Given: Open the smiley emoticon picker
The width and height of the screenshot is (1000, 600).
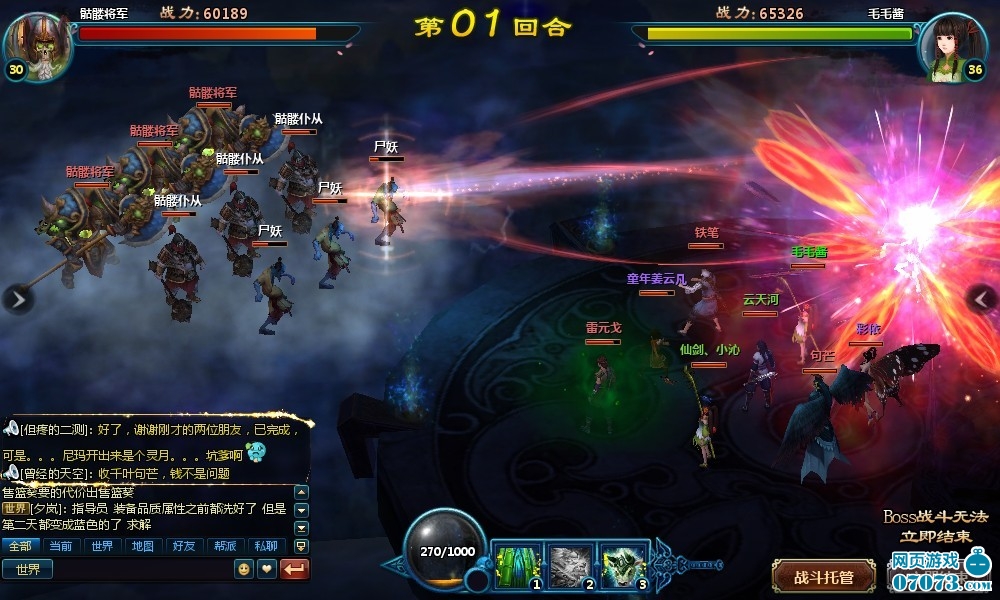Looking at the screenshot, I should coord(243,569).
